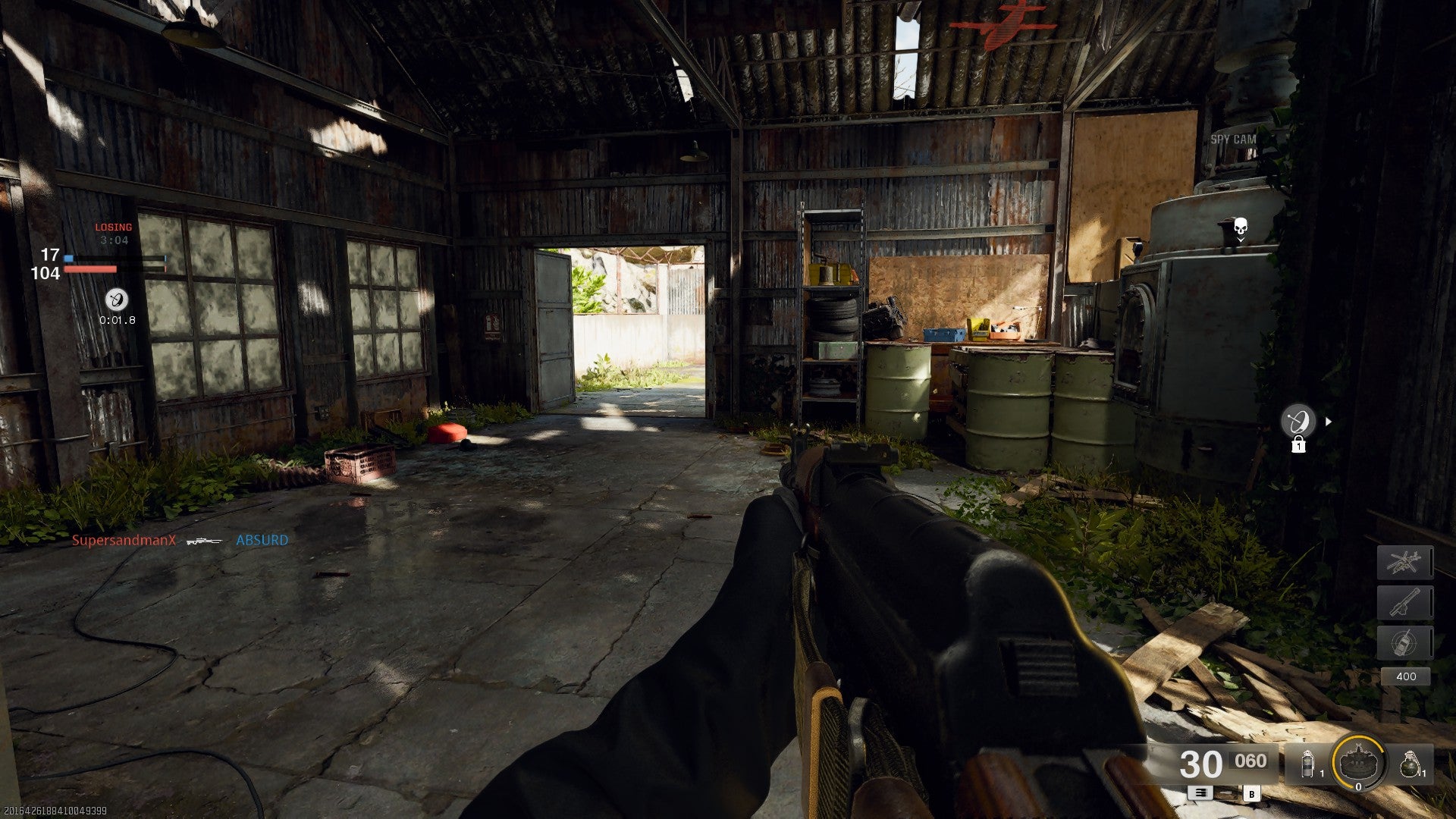
Task: Click the Spy Plane satellite icon above the lock
Action: coord(1299,419)
